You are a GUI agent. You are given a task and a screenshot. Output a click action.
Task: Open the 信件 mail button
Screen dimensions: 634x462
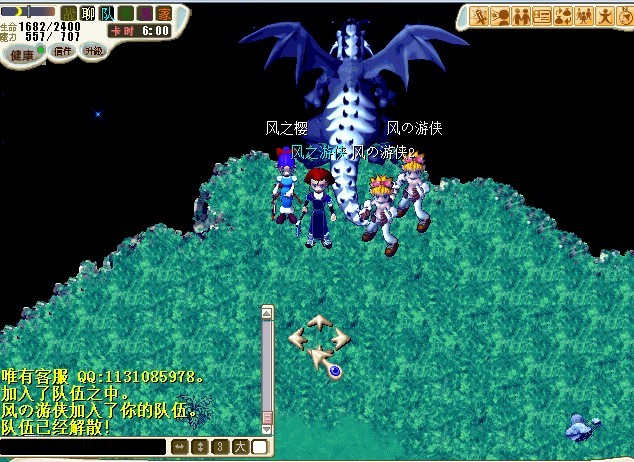61,52
